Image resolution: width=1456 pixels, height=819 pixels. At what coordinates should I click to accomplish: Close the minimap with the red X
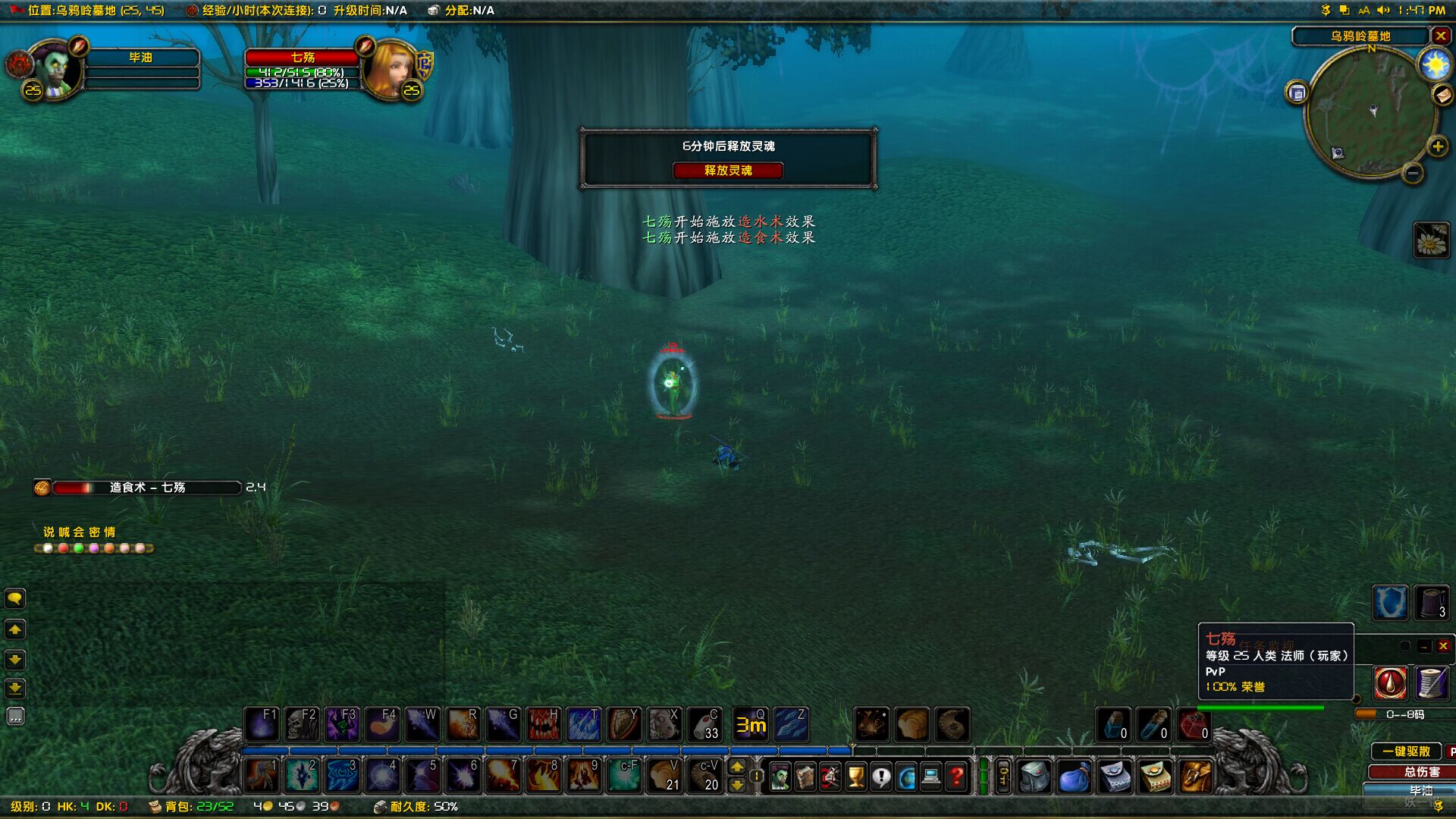1440,36
